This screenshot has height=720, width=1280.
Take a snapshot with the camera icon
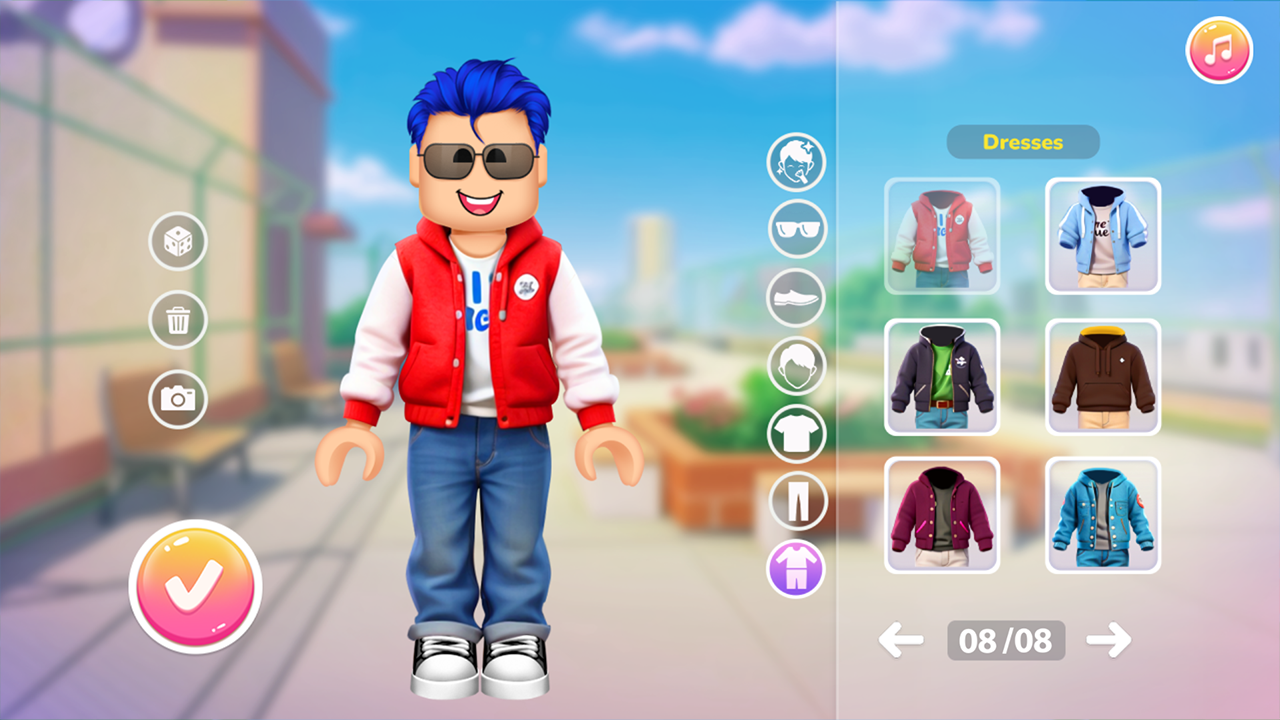(x=178, y=400)
